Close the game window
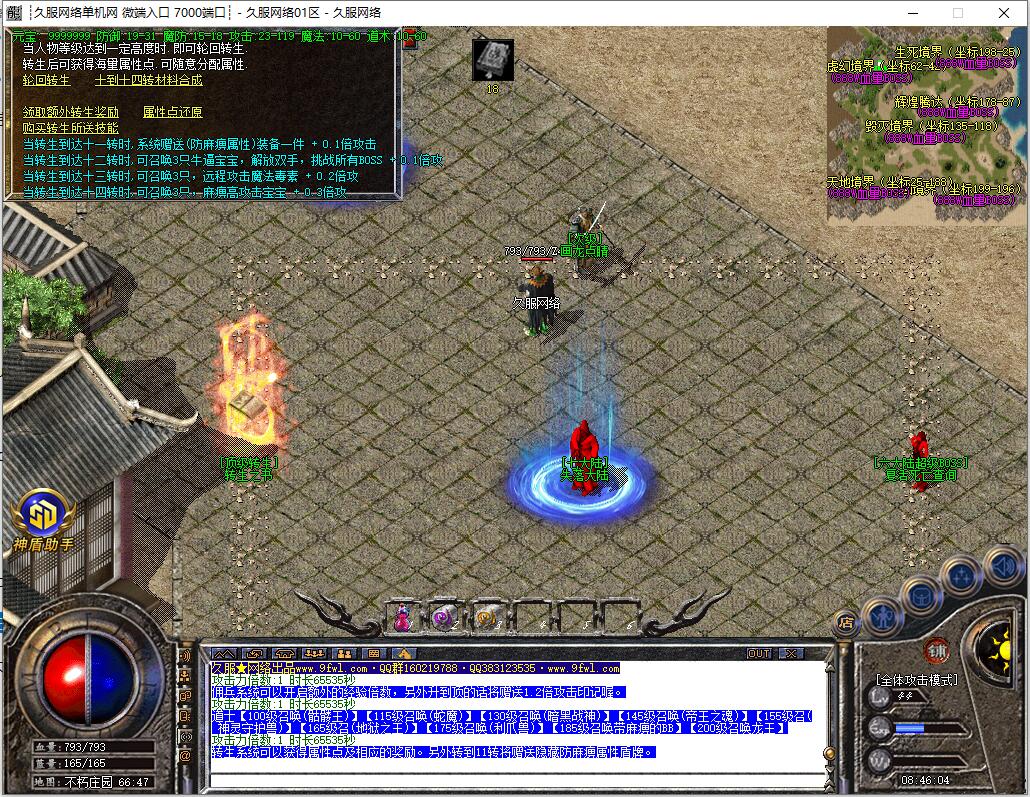 [1005, 13]
